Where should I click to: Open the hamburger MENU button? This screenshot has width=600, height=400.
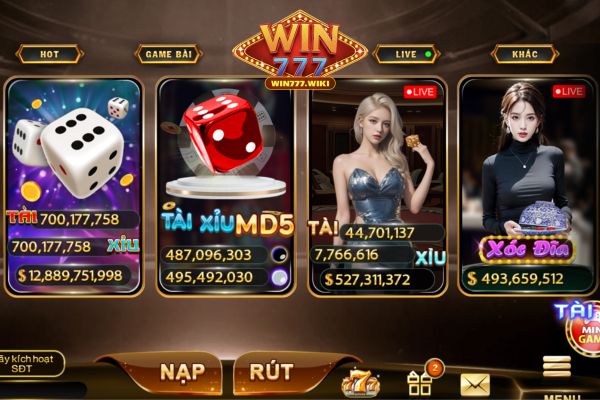coord(556,373)
